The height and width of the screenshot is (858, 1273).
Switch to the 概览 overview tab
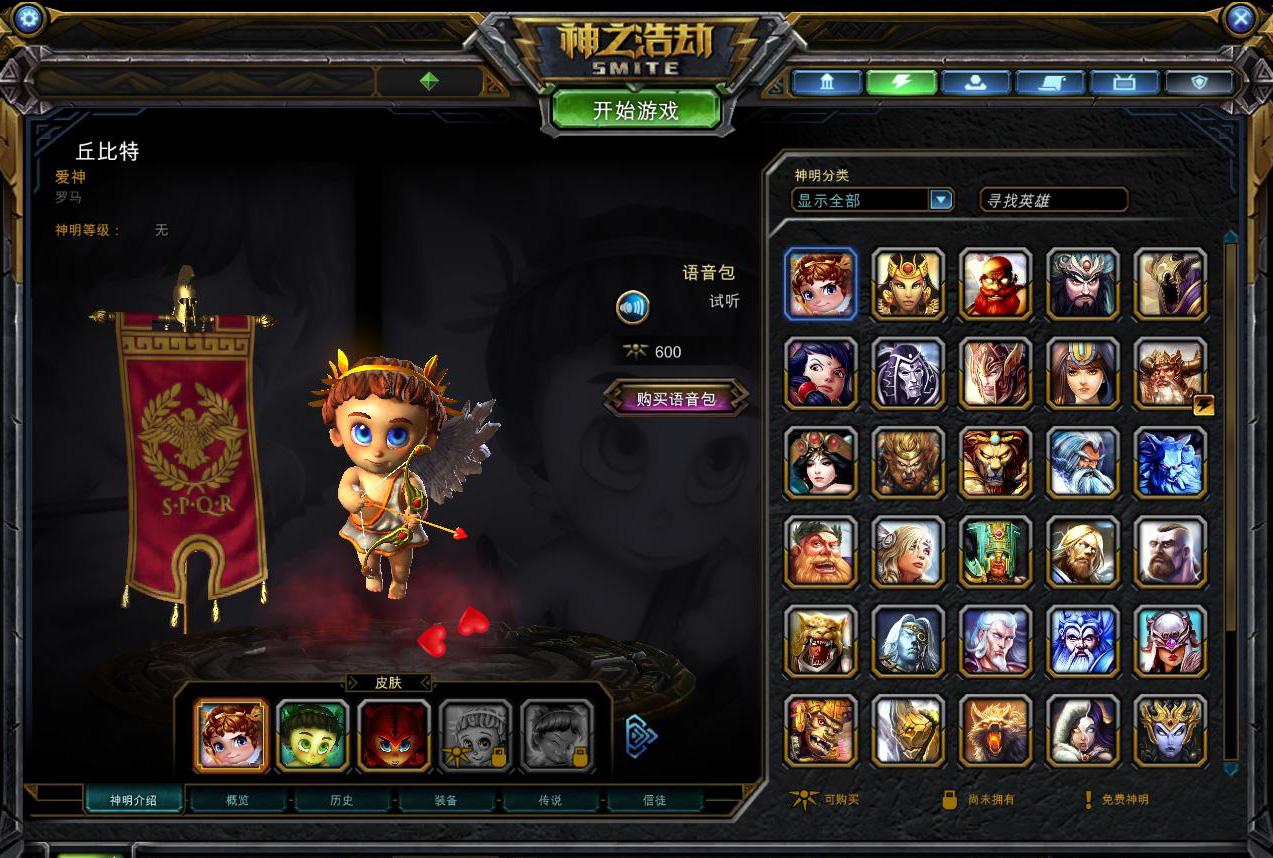click(x=238, y=800)
